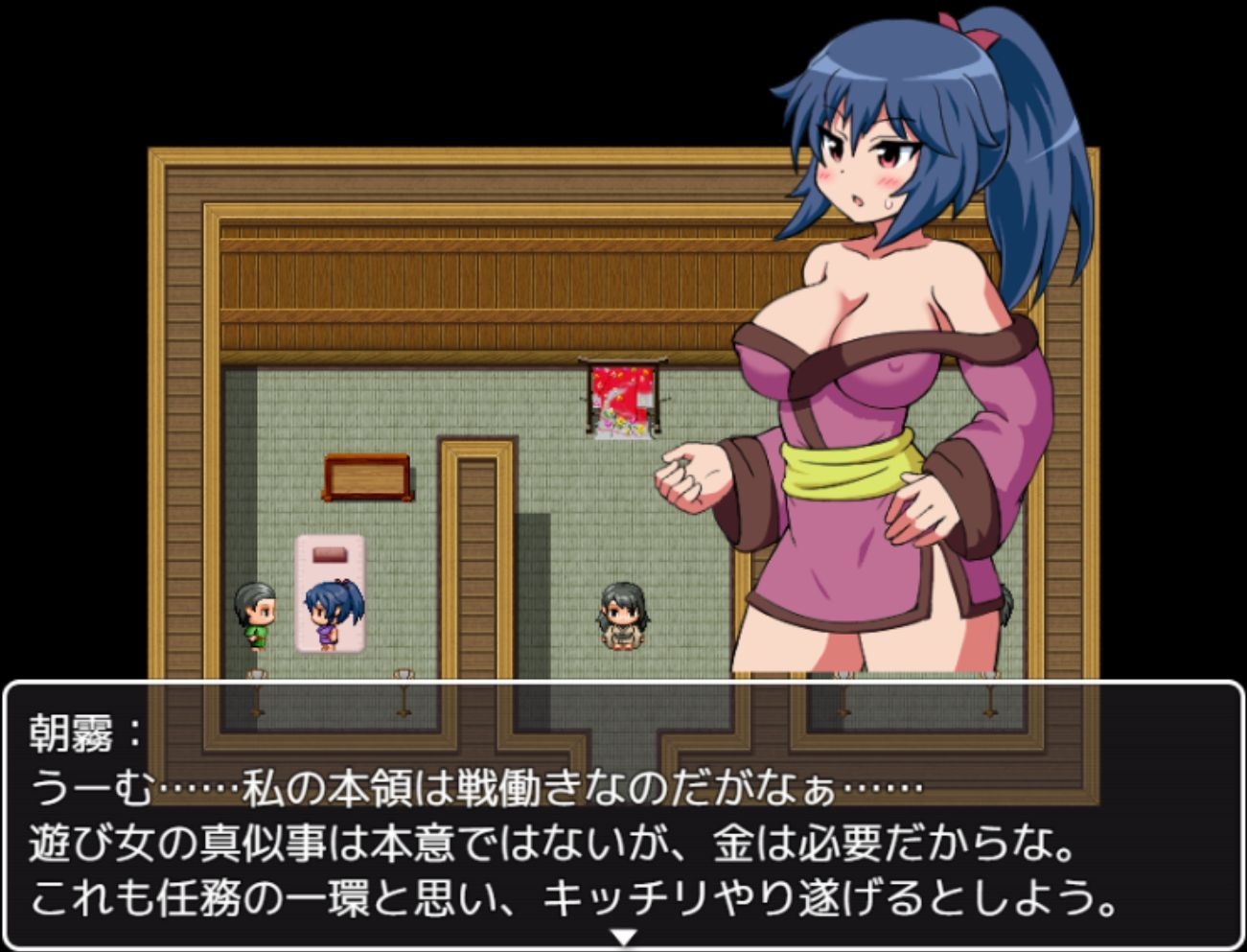Click the gray-haired NPC sprite in the center
The width and height of the screenshot is (1247, 952).
pyautogui.click(x=625, y=614)
